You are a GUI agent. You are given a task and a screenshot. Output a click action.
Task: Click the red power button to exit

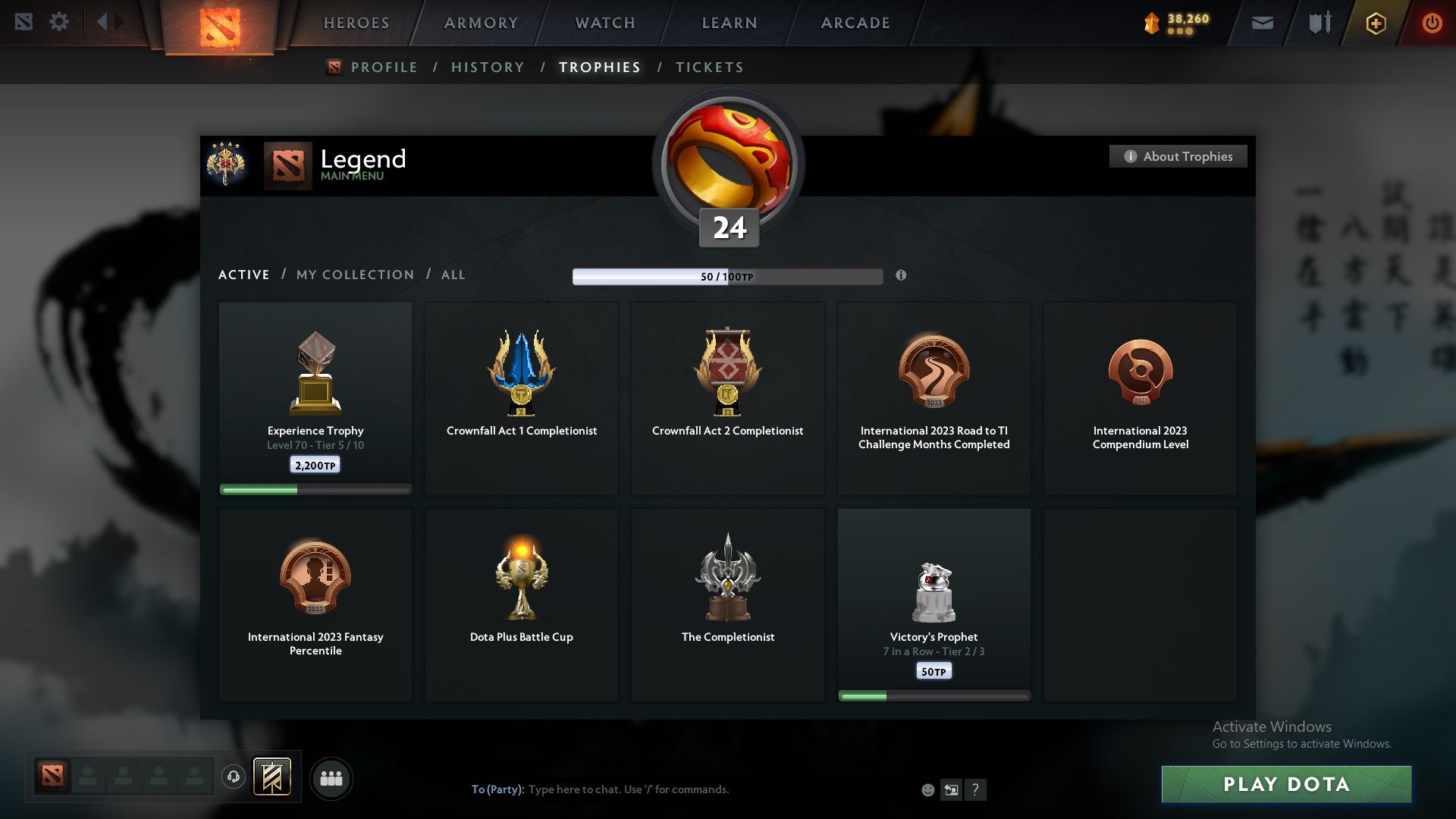(x=1432, y=22)
